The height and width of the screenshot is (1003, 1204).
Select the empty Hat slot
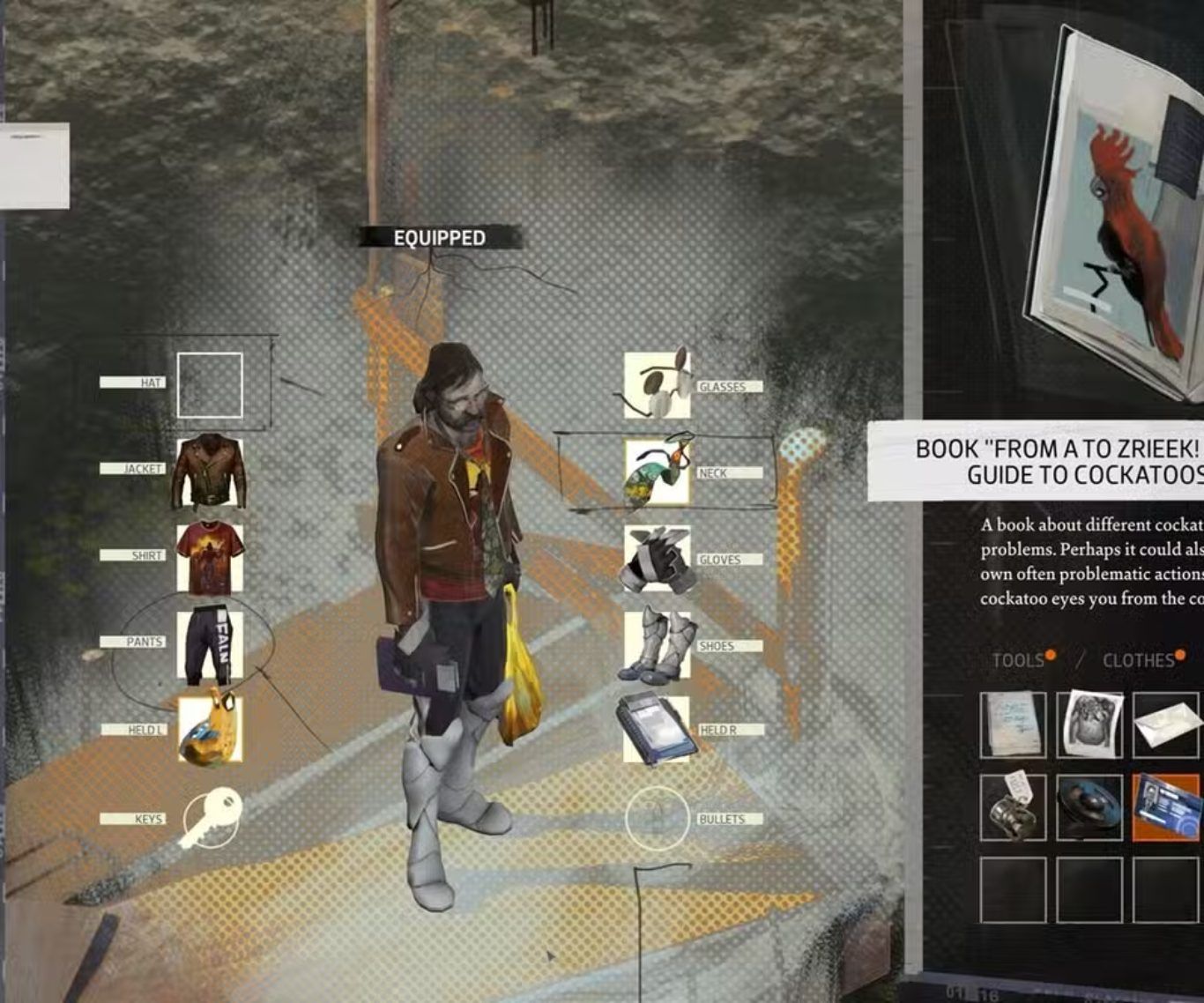click(210, 385)
